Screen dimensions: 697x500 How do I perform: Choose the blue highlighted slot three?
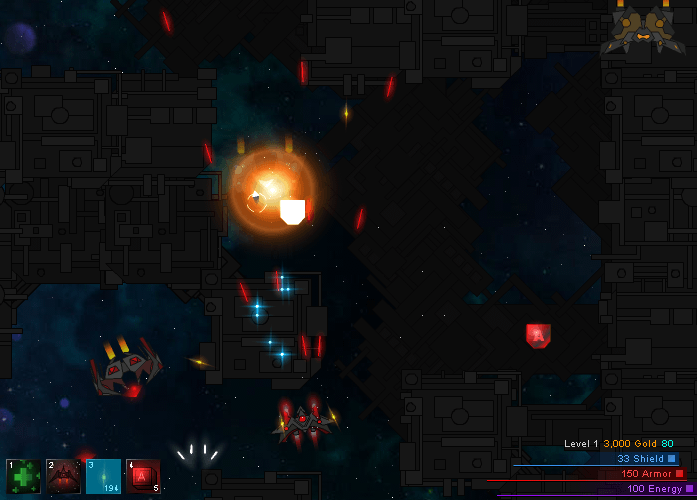103,476
